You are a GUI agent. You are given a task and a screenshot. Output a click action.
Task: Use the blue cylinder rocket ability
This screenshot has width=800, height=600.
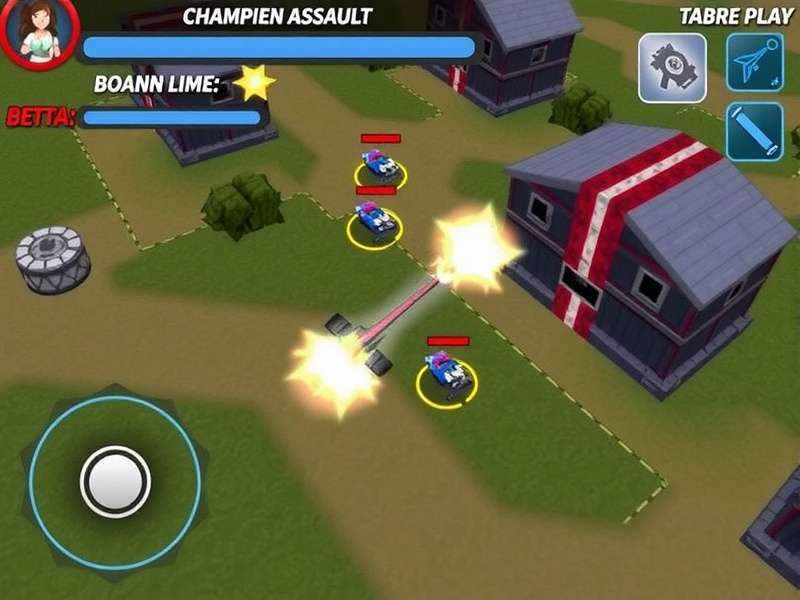click(755, 131)
